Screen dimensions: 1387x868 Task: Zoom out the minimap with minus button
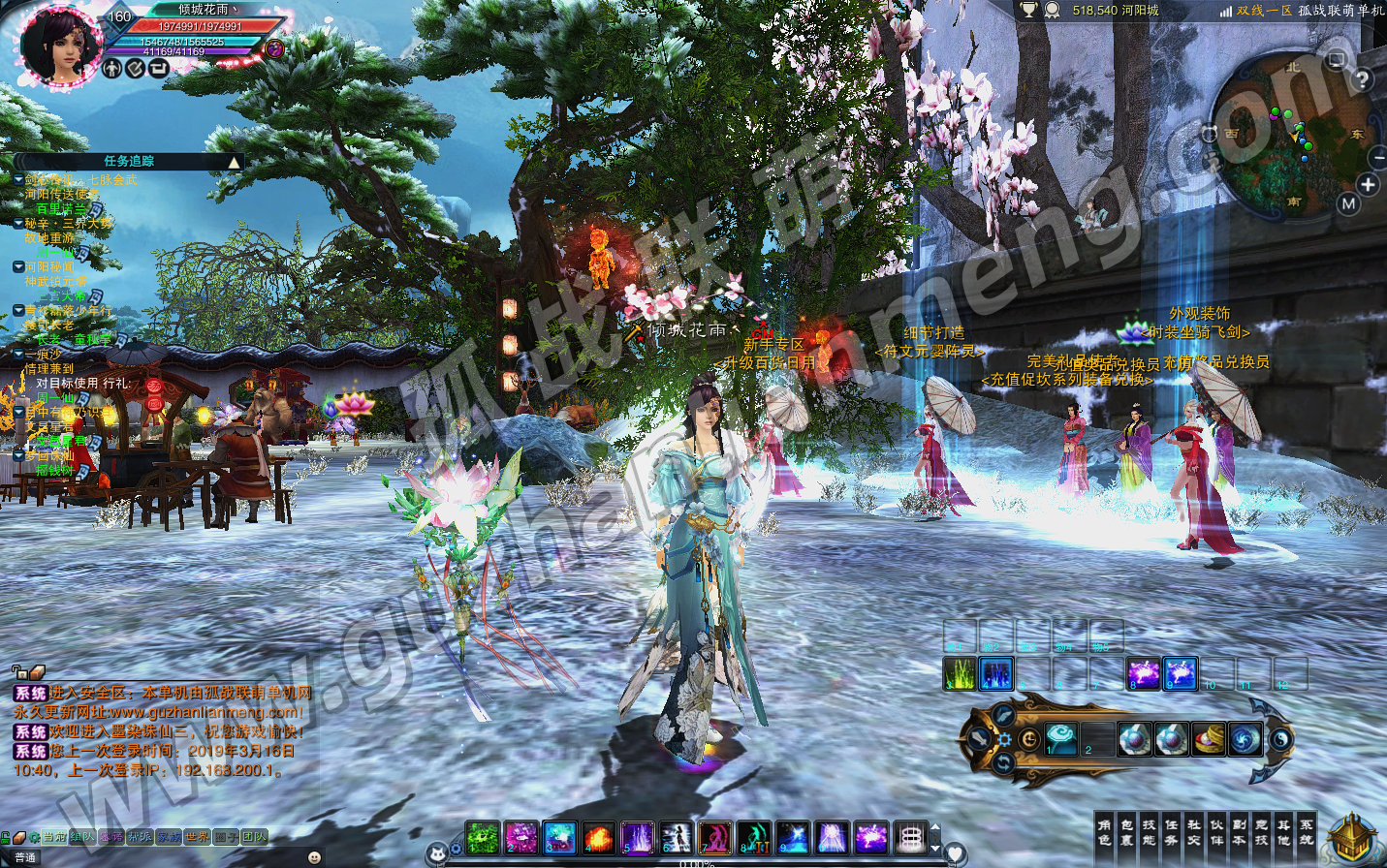[x=1378, y=157]
